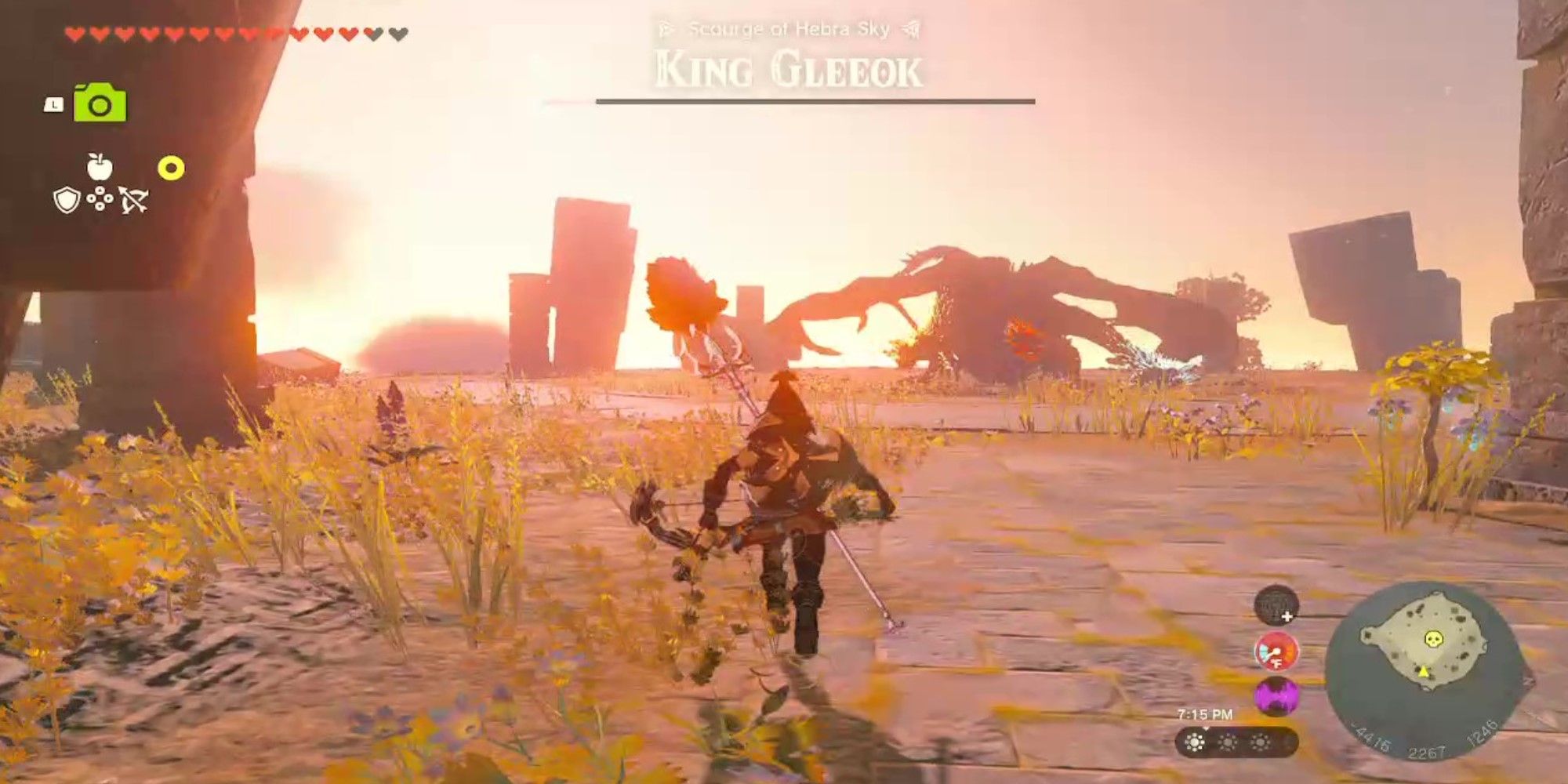Open the food quick-menu via apple icon
The image size is (1568, 784).
99,167
